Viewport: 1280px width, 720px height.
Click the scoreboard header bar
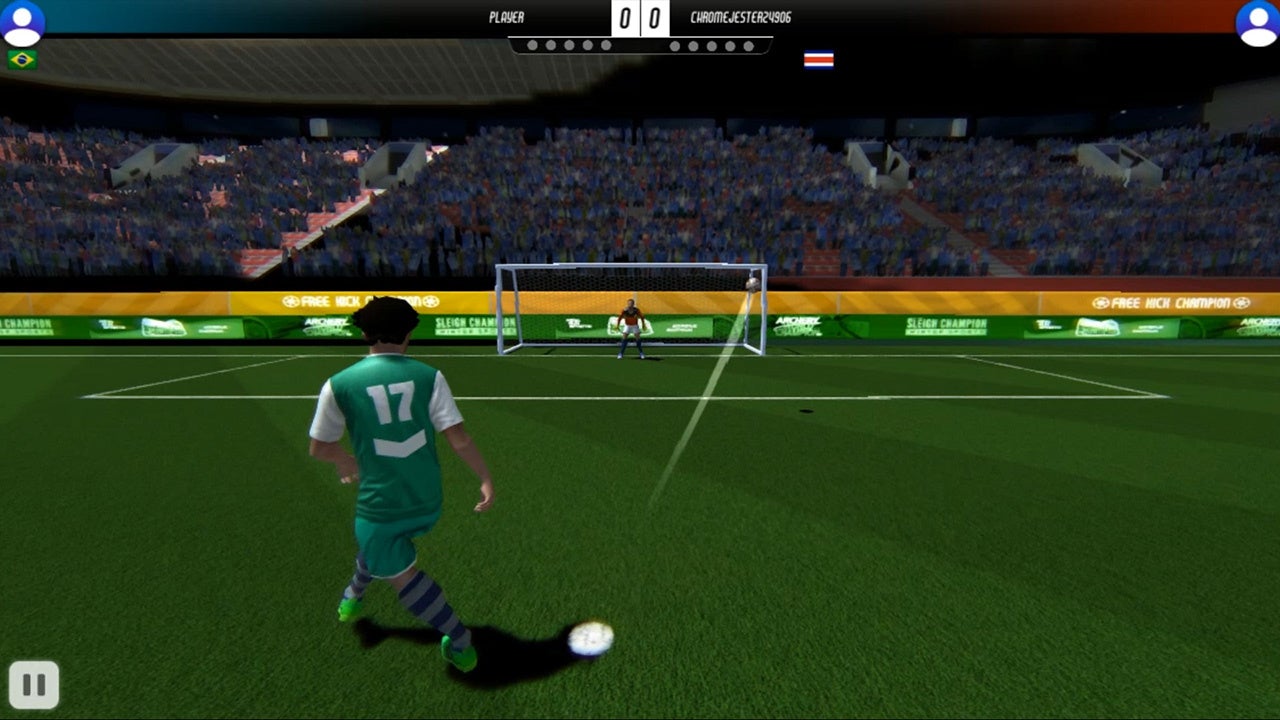640,17
